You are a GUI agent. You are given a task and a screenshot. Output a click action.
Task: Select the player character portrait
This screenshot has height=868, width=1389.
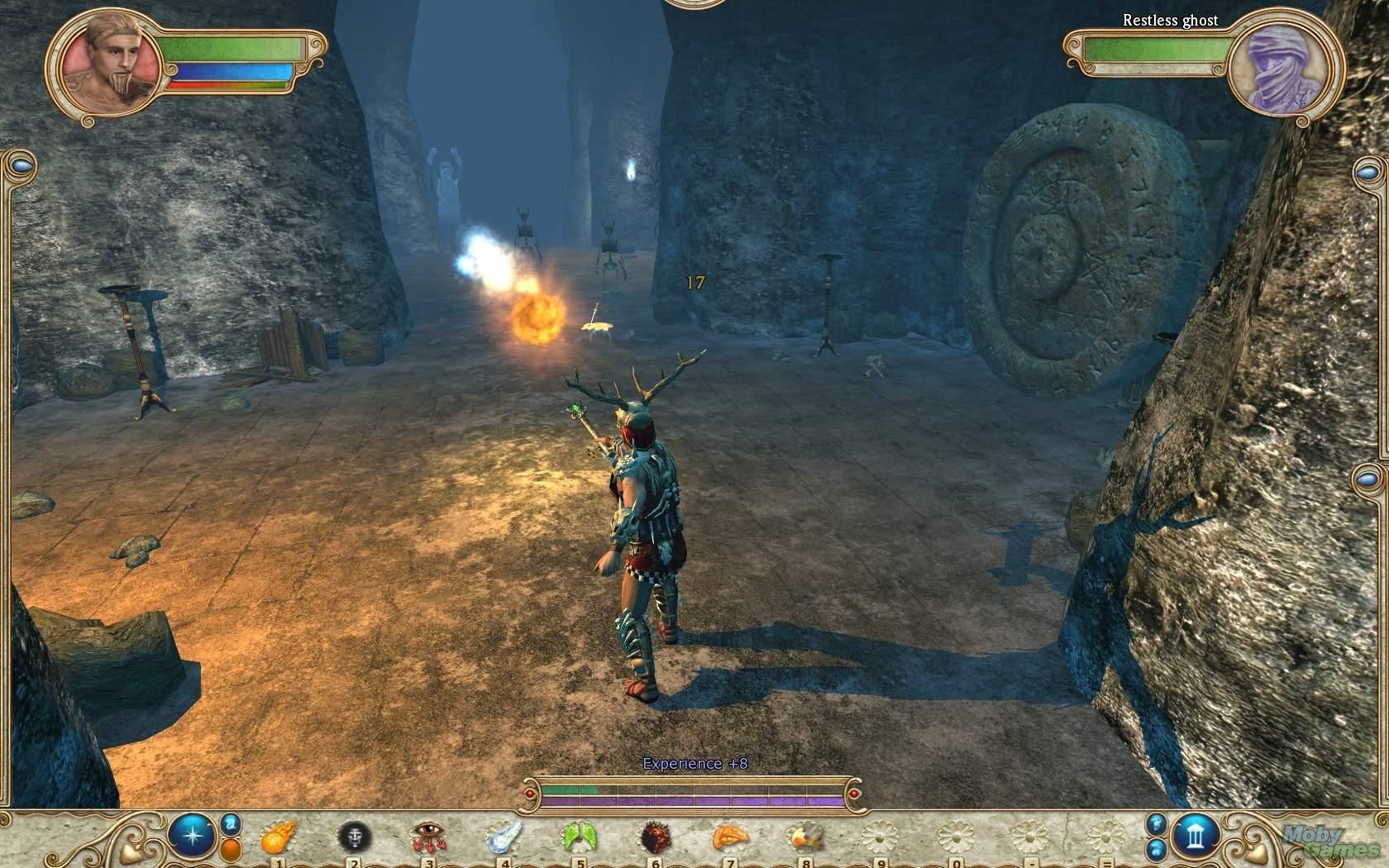click(112, 63)
